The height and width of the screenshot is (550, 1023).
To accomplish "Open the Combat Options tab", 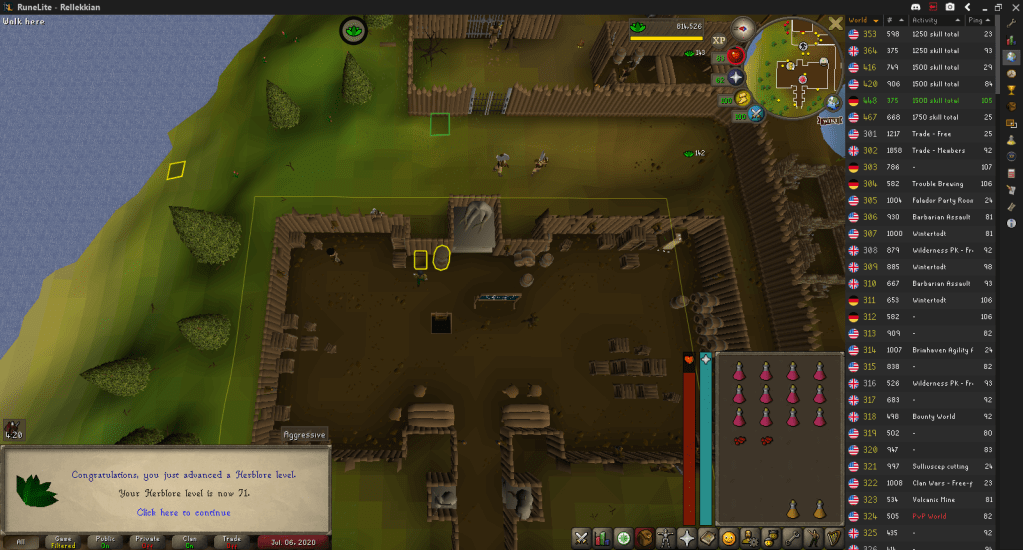I will coord(581,538).
